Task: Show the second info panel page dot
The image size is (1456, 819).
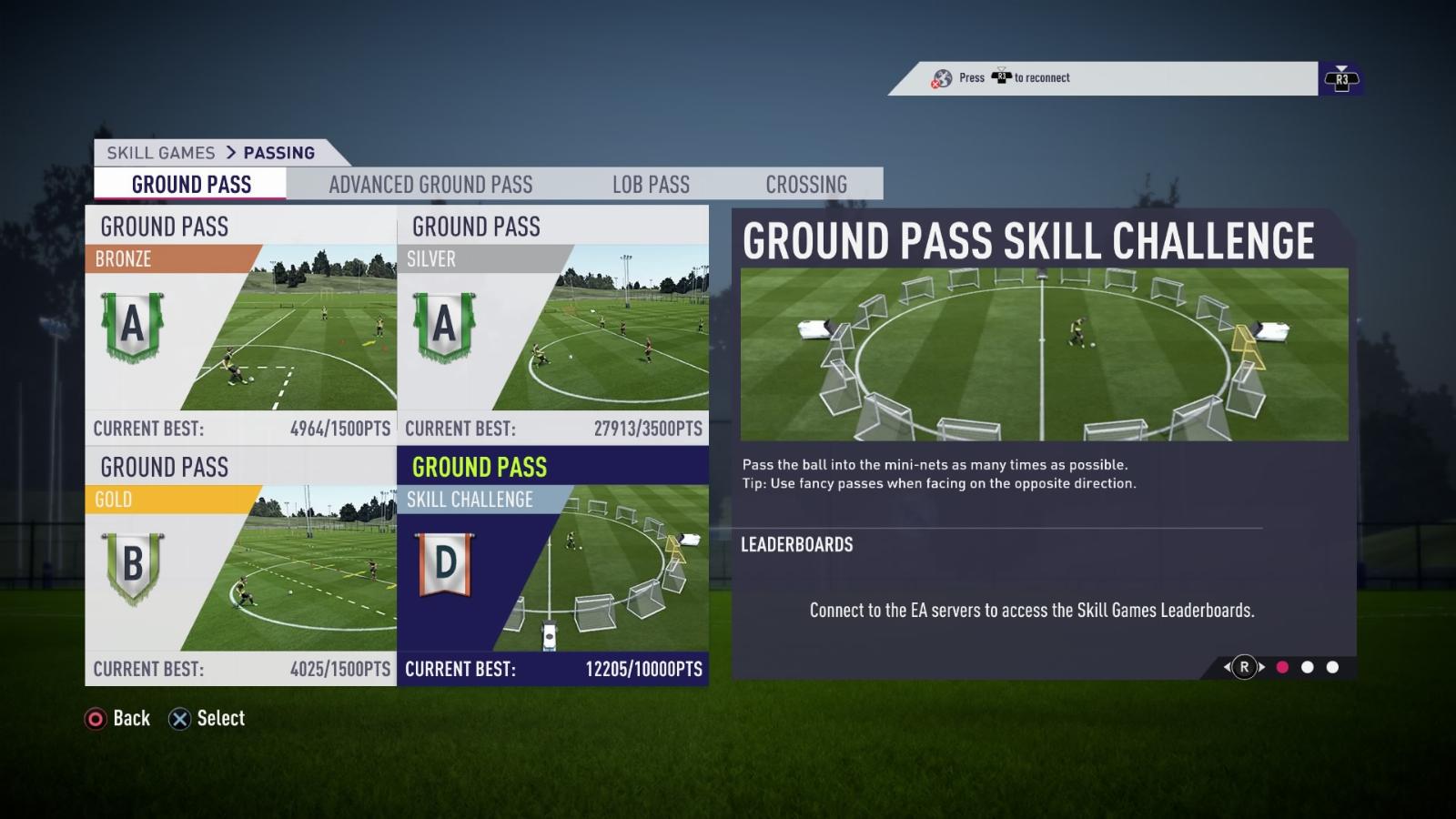Action: pyautogui.click(x=1308, y=667)
